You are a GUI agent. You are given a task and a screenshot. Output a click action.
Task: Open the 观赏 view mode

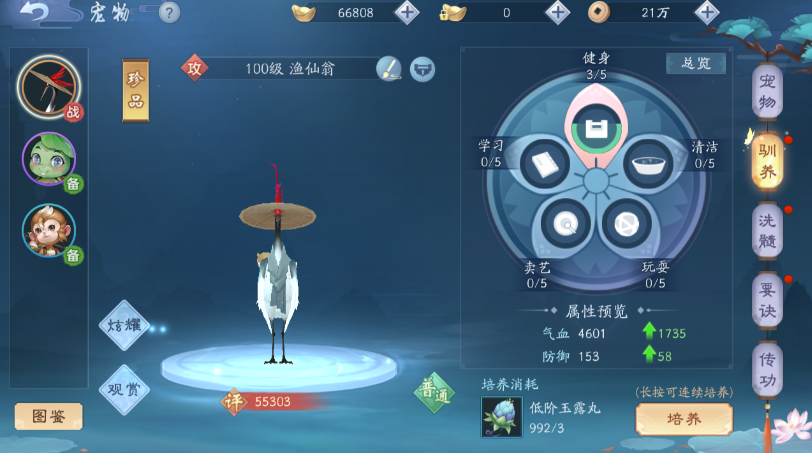point(123,386)
